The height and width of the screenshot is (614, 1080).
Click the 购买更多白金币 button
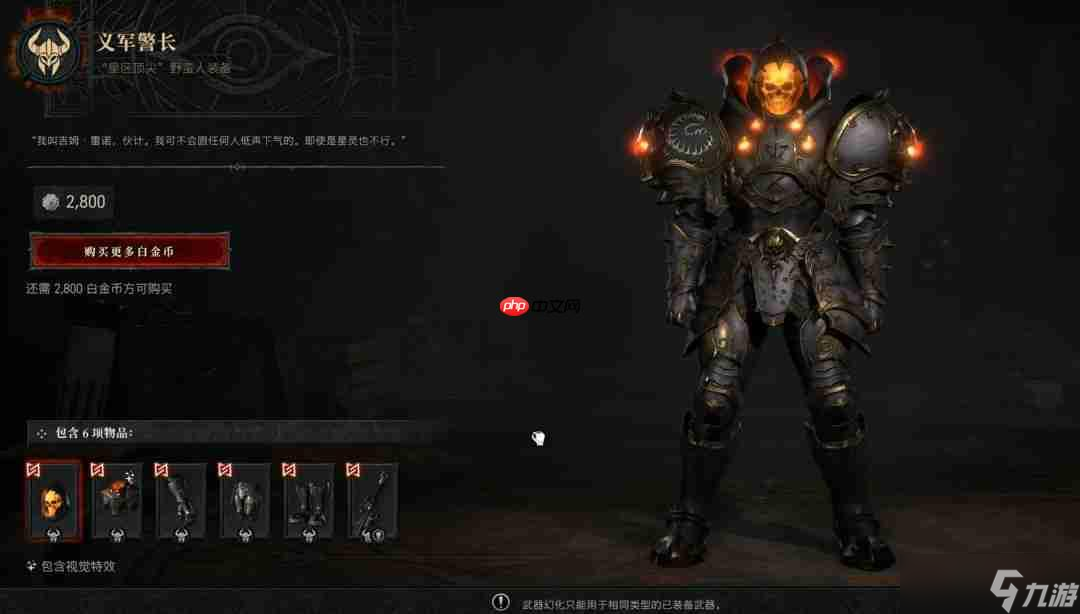point(129,251)
